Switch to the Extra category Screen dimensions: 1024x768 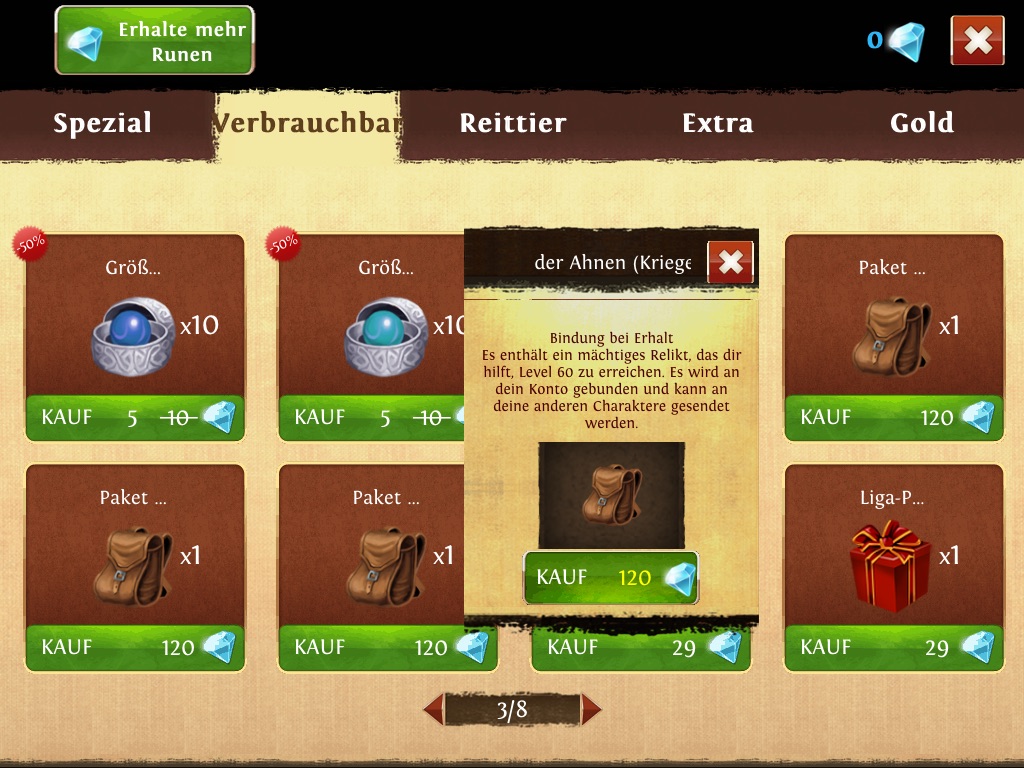[x=717, y=123]
